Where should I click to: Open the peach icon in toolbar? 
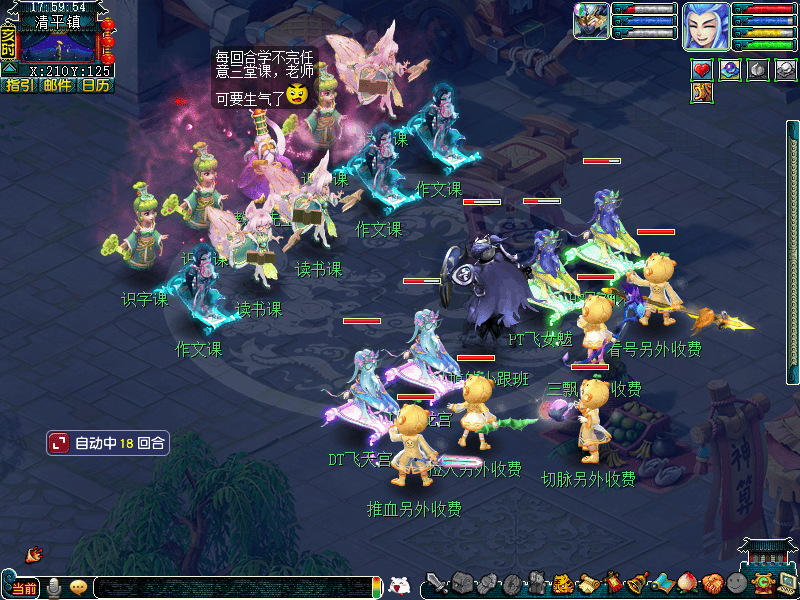(x=687, y=583)
